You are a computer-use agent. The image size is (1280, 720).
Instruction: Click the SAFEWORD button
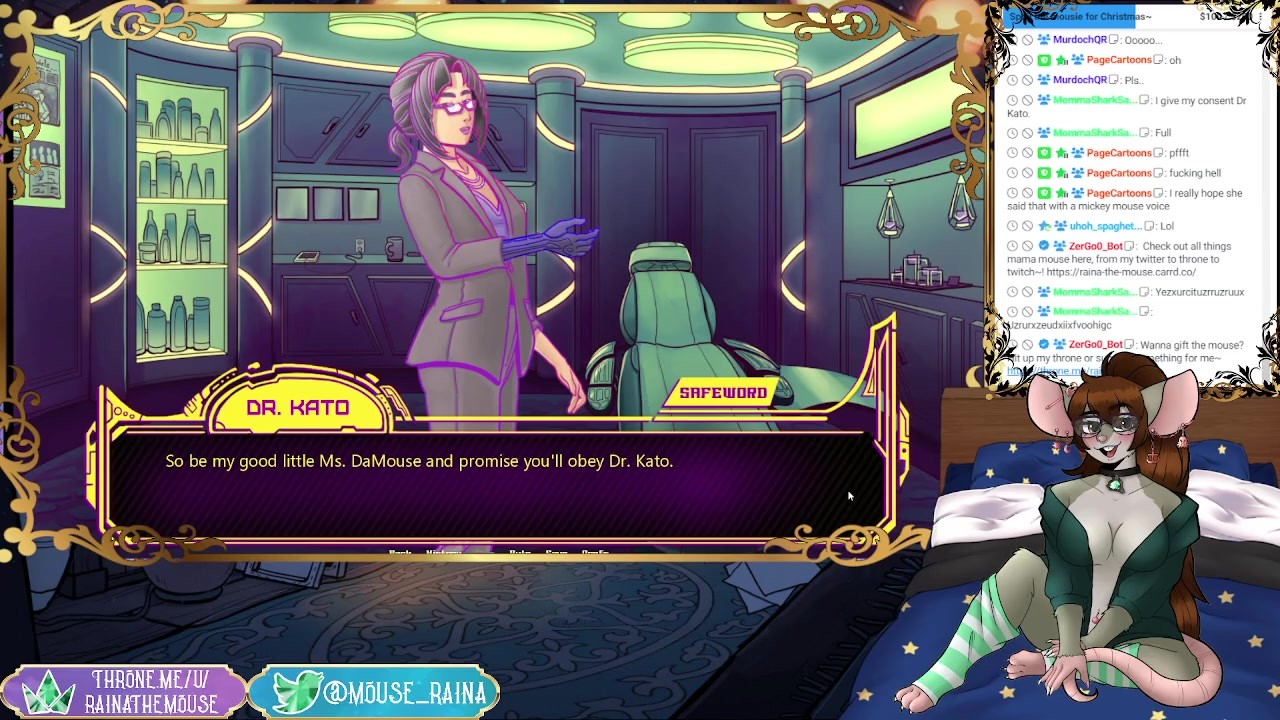pyautogui.click(x=723, y=393)
